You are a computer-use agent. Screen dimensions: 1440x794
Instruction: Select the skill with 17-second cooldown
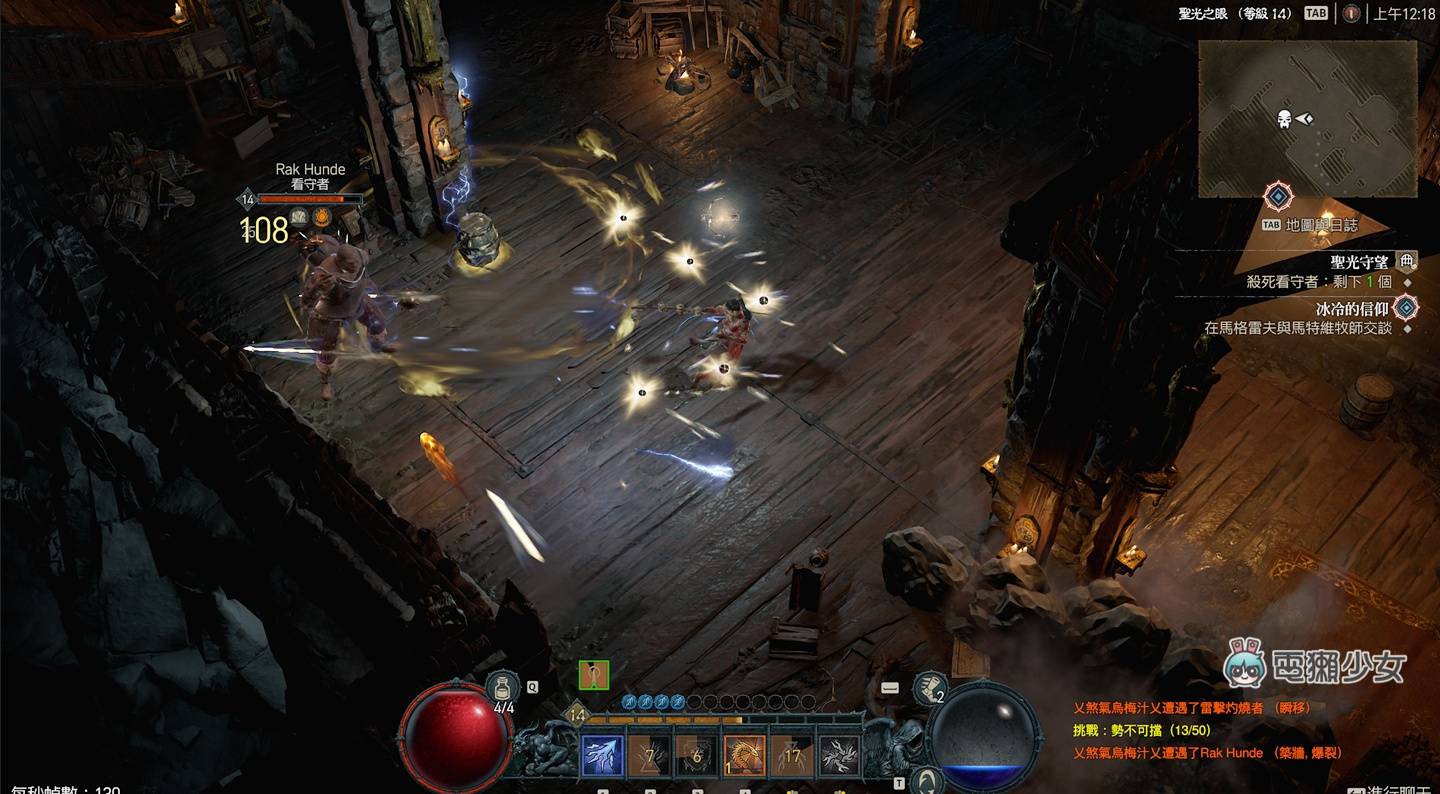[792, 756]
